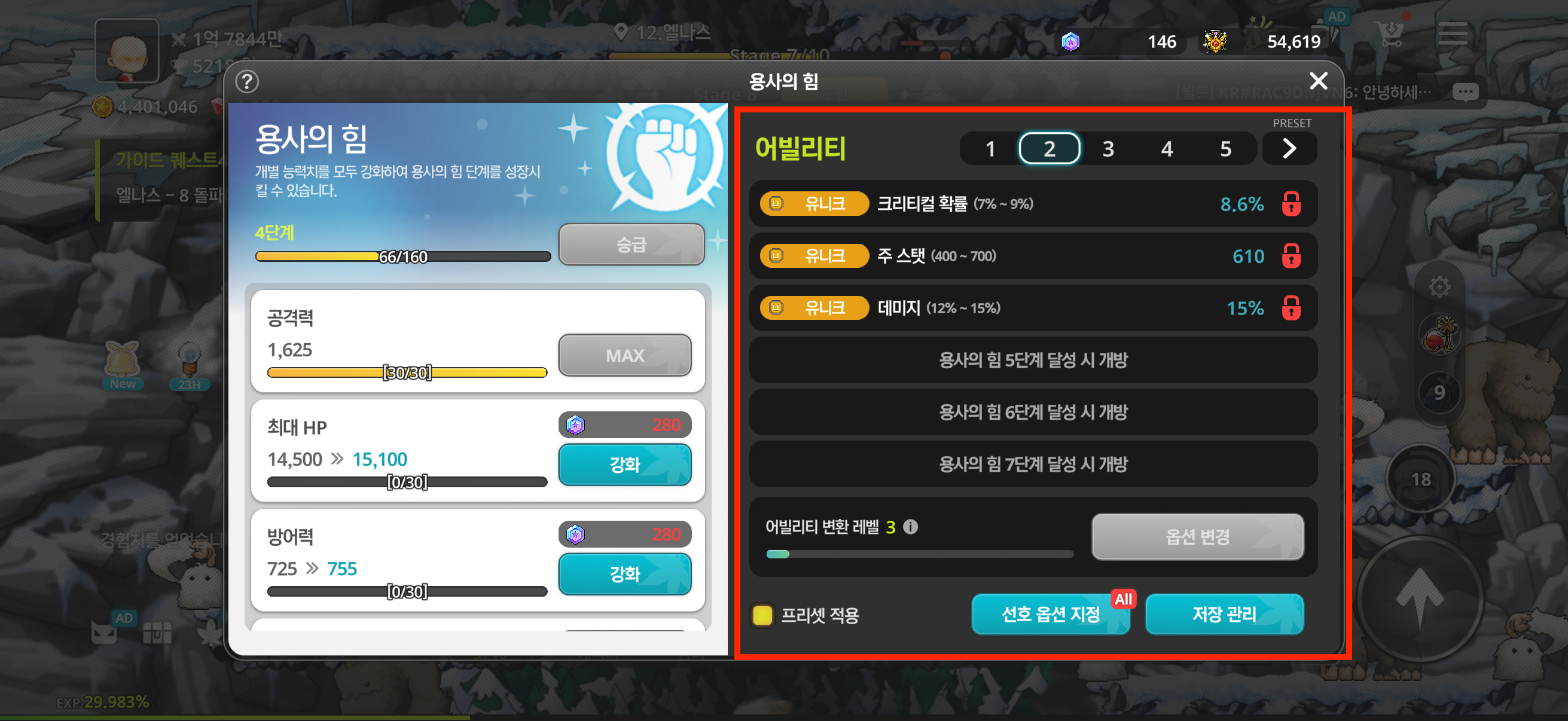Click the player avatar portrait at top left
Screen dimensions: 1568x721
coord(126,50)
